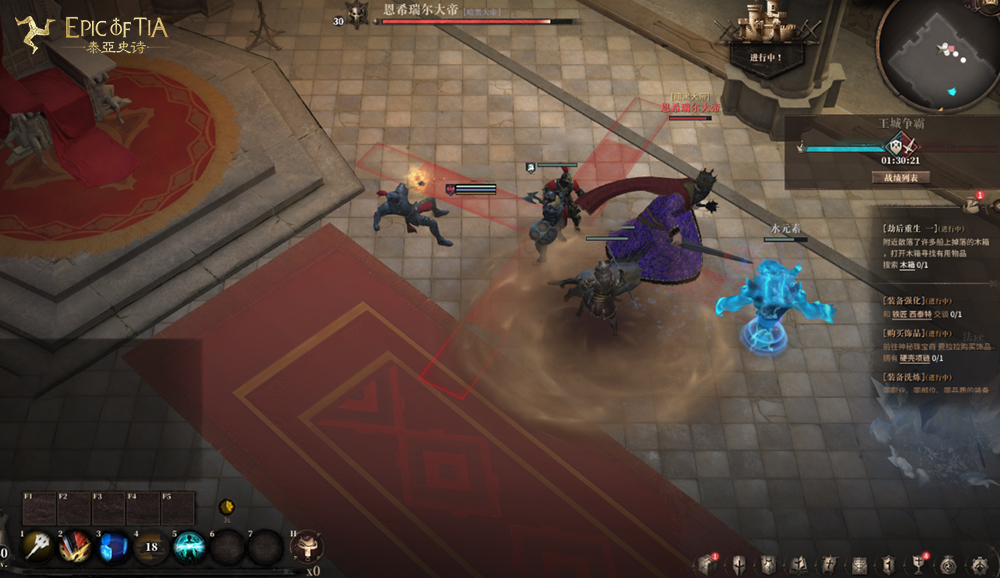Open the chalice icon with red badge

click(x=918, y=565)
